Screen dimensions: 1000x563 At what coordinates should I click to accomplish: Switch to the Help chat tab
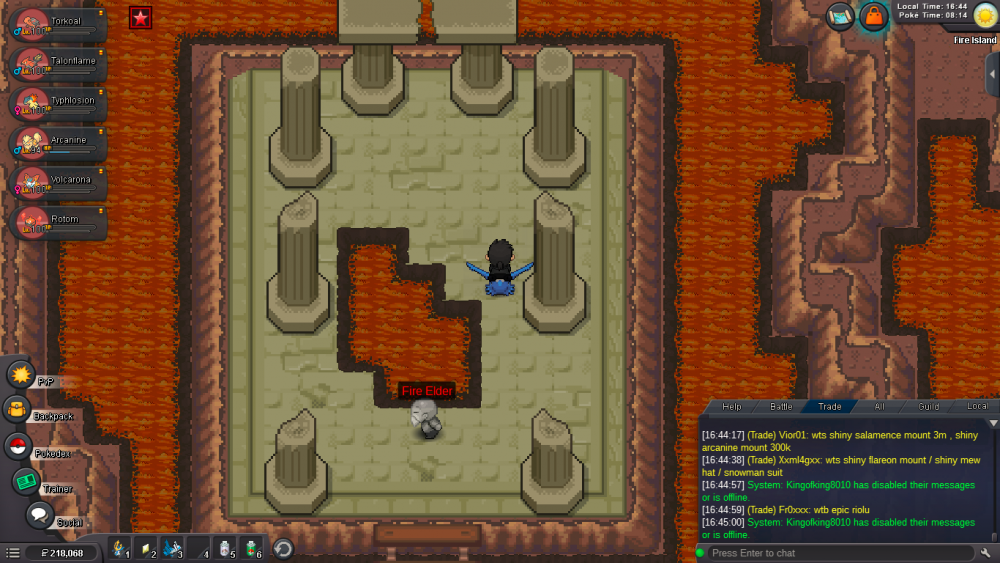click(x=732, y=407)
